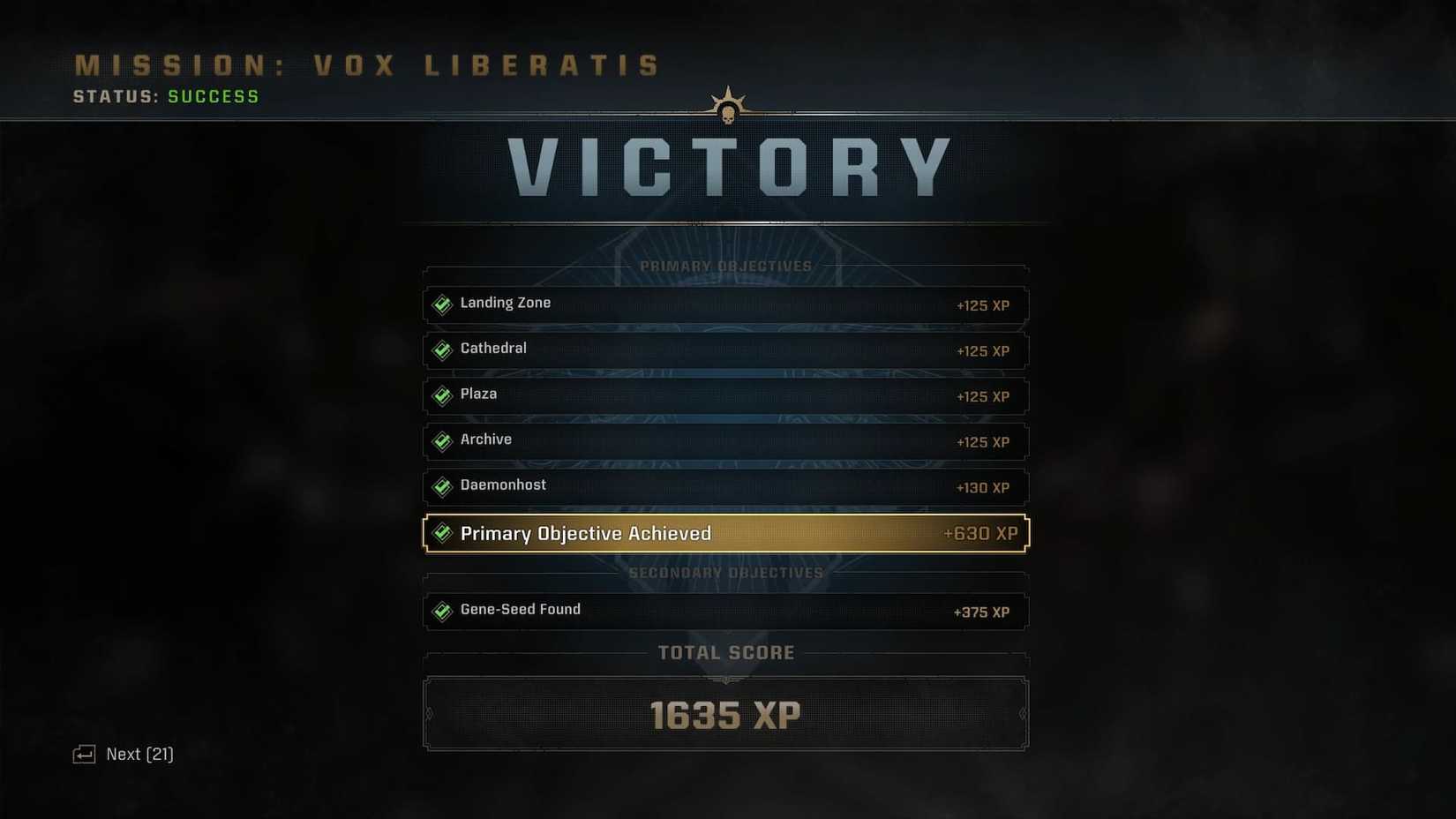Select the Gene-Seed Found secondary objective row

tap(725, 611)
